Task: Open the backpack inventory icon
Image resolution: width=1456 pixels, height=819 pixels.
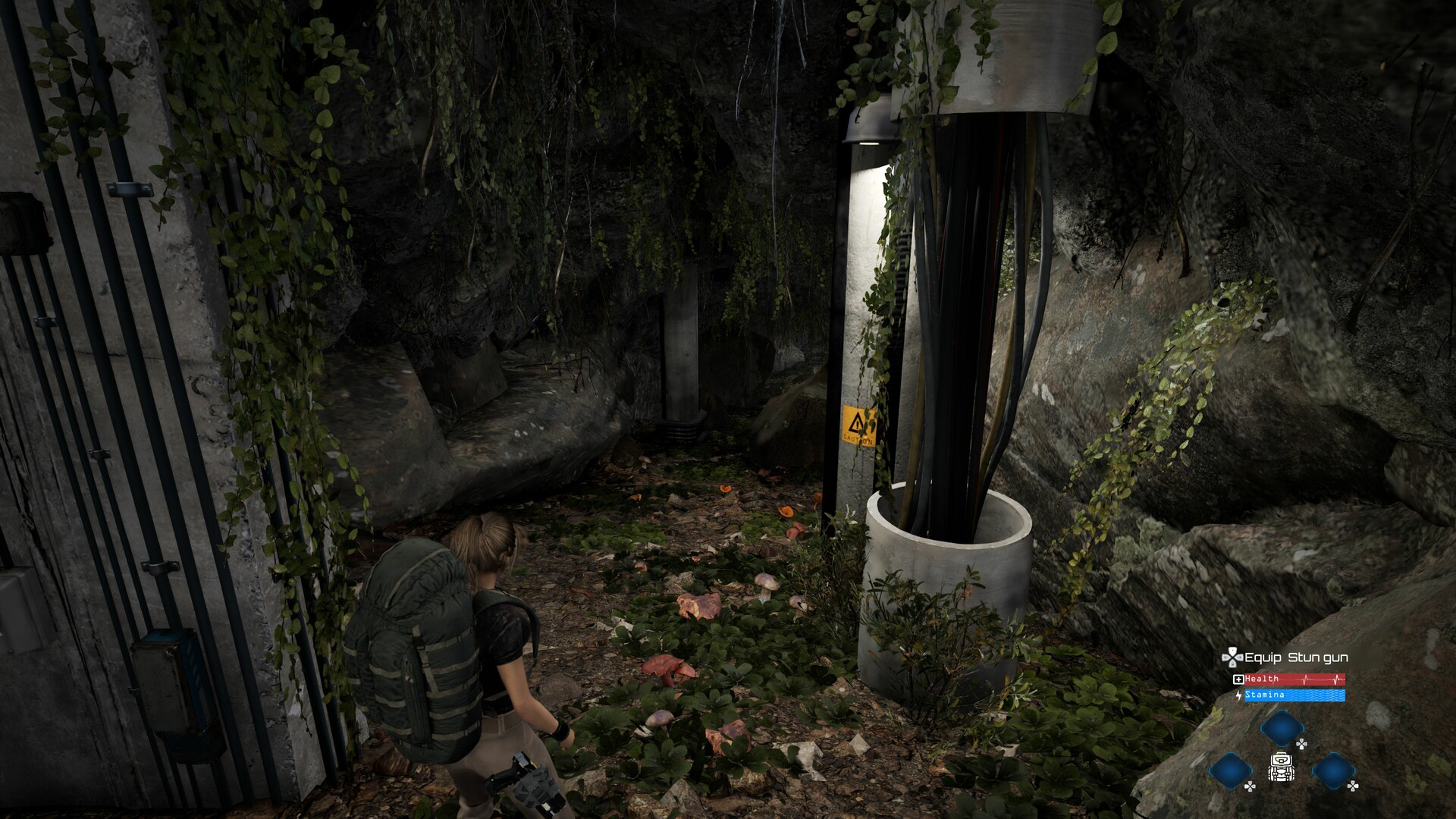Action: (x=1281, y=767)
